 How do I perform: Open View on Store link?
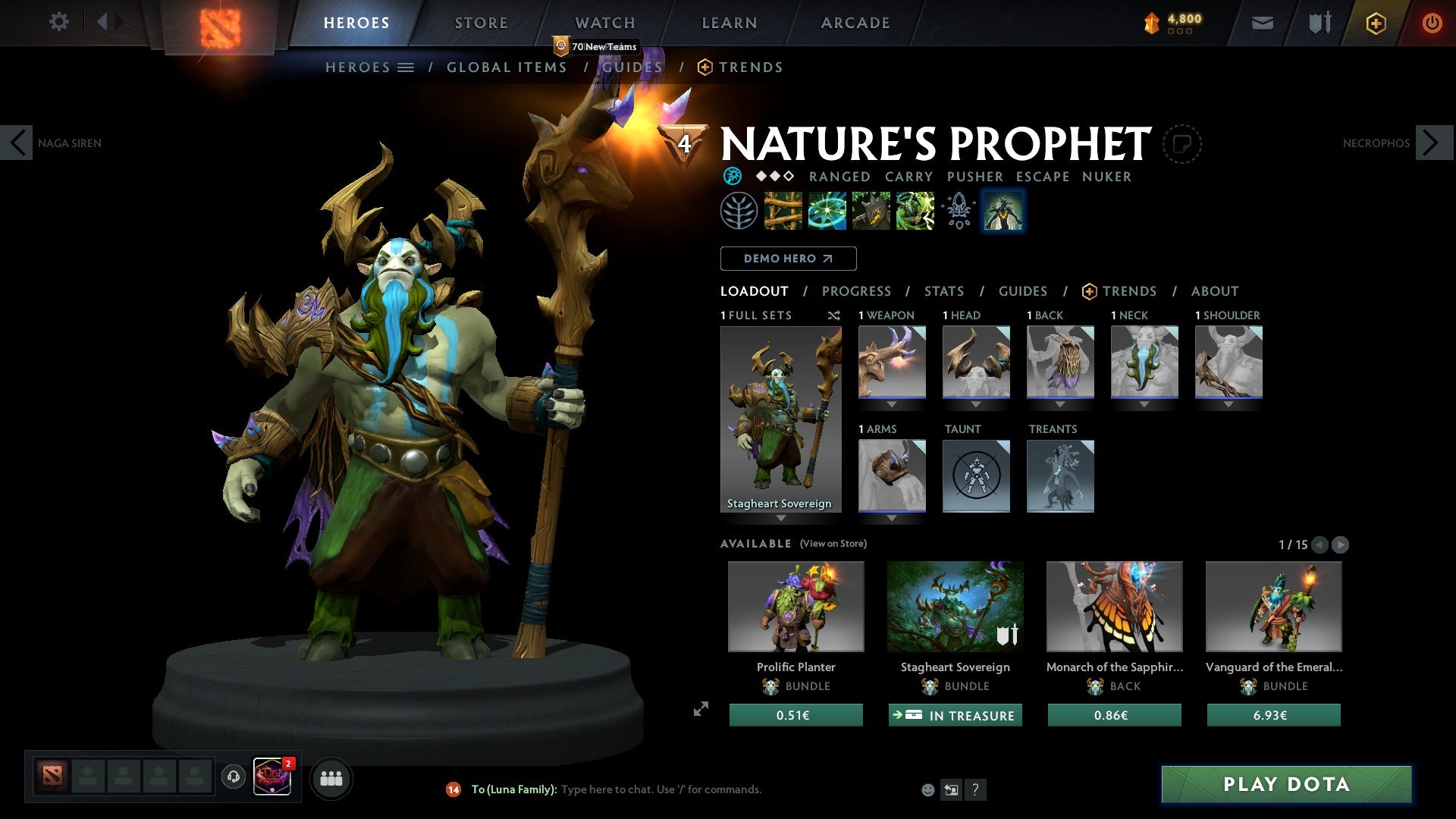point(833,544)
